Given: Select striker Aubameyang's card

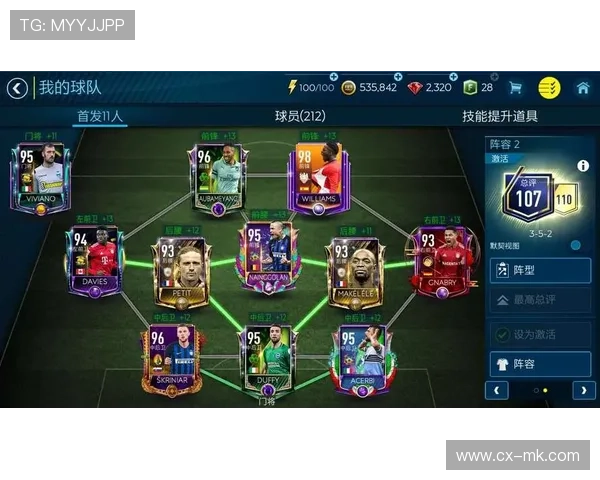Looking at the screenshot, I should point(217,178).
